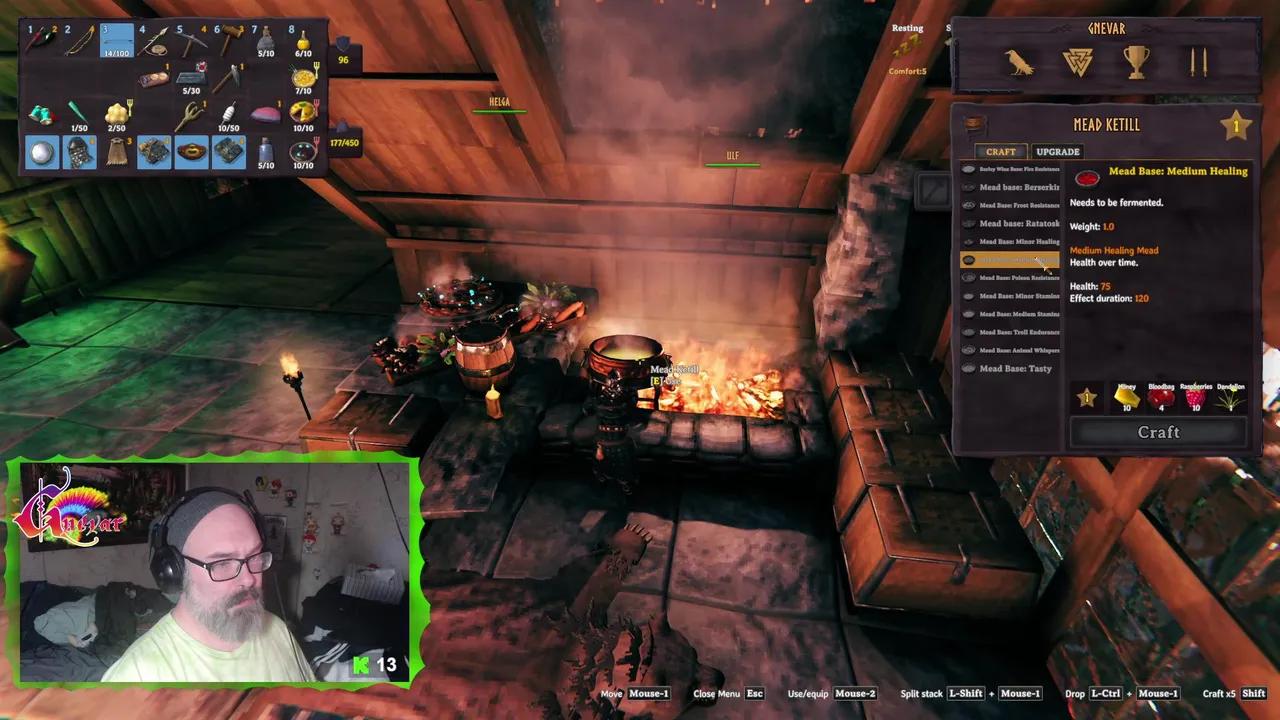Click the quality star level indicator
Screen dimensions: 1280x720
1237,125
